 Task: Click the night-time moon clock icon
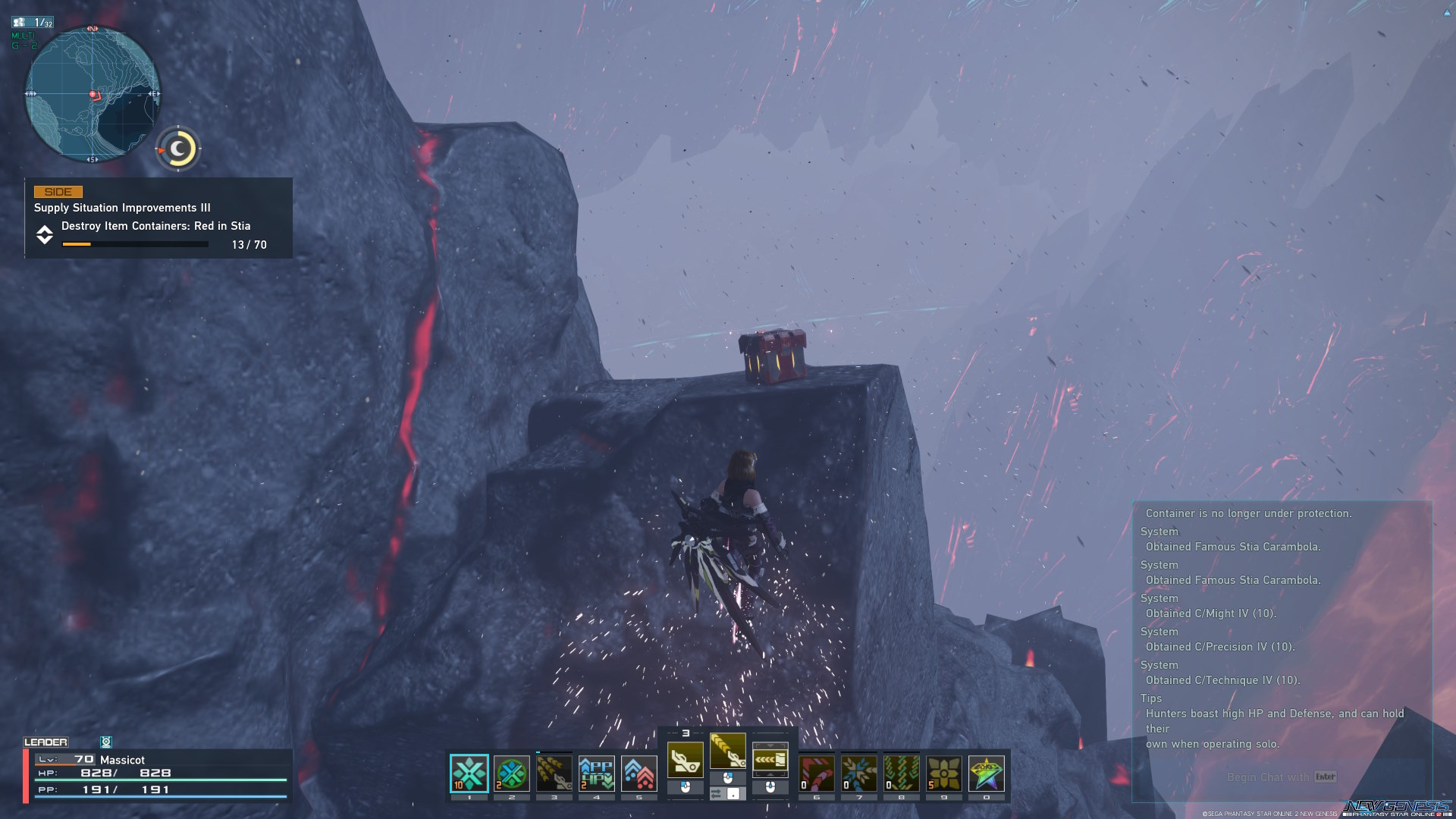tap(179, 149)
